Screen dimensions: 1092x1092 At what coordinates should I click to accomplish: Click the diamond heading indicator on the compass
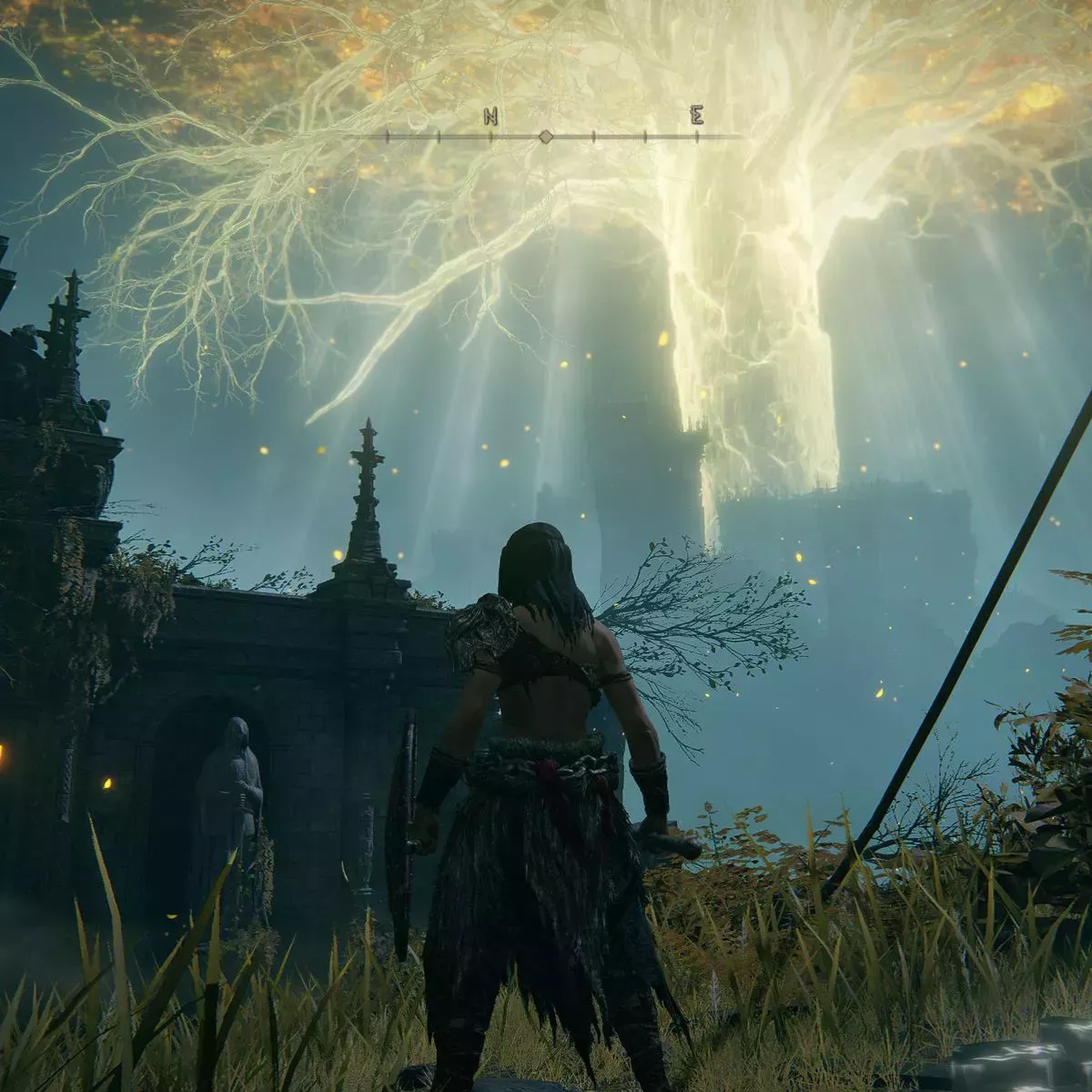pos(546,136)
